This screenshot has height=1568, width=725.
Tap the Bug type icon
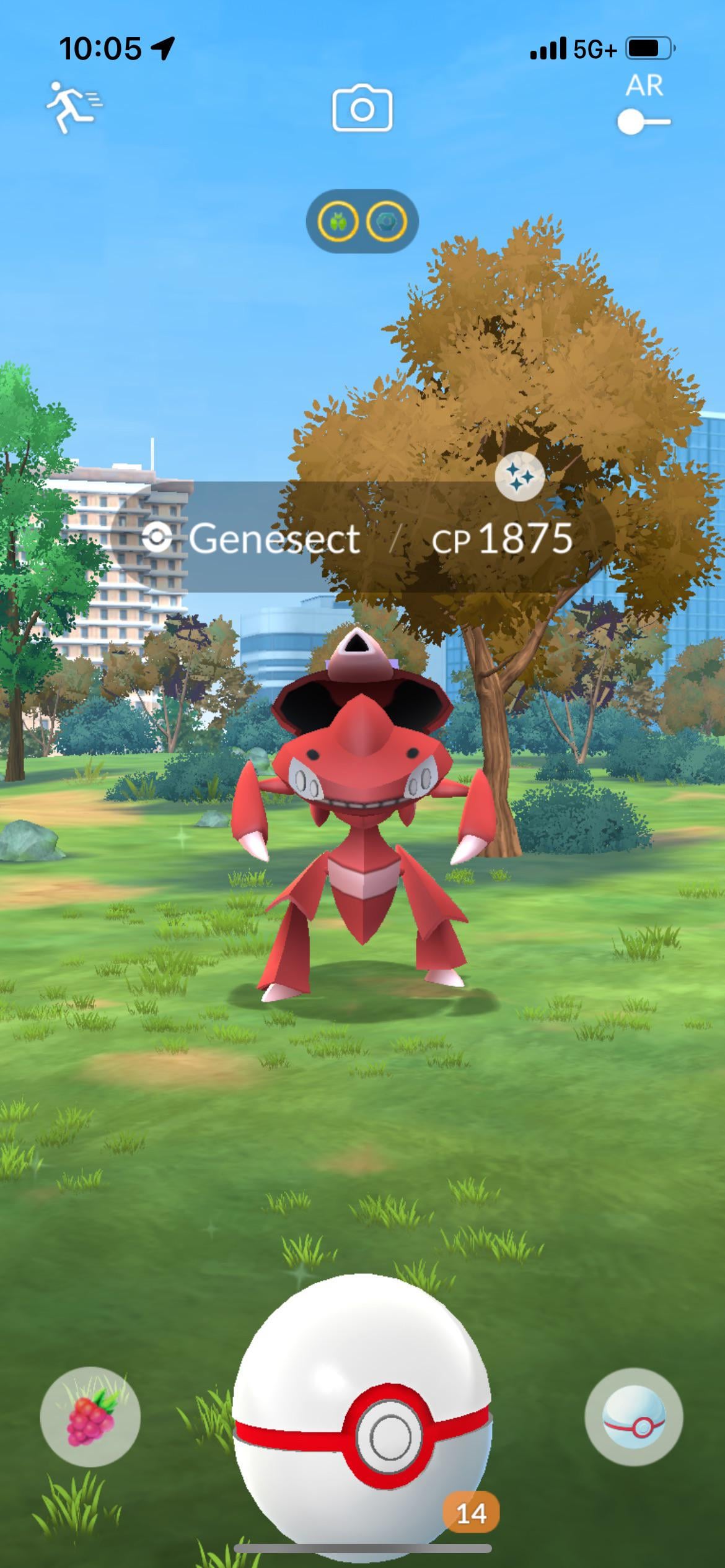click(x=338, y=221)
